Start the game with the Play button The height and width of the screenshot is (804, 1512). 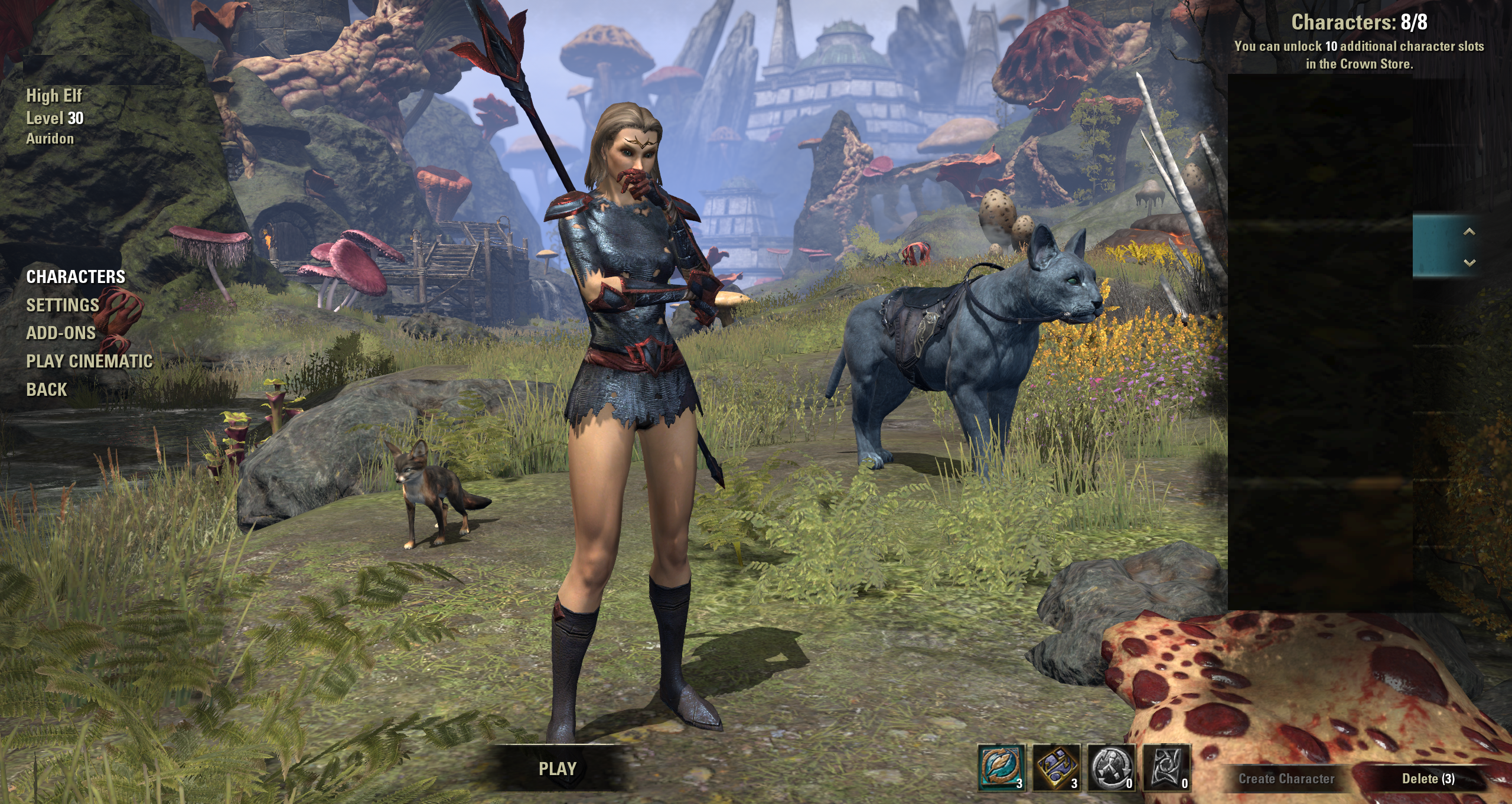pyautogui.click(x=557, y=769)
